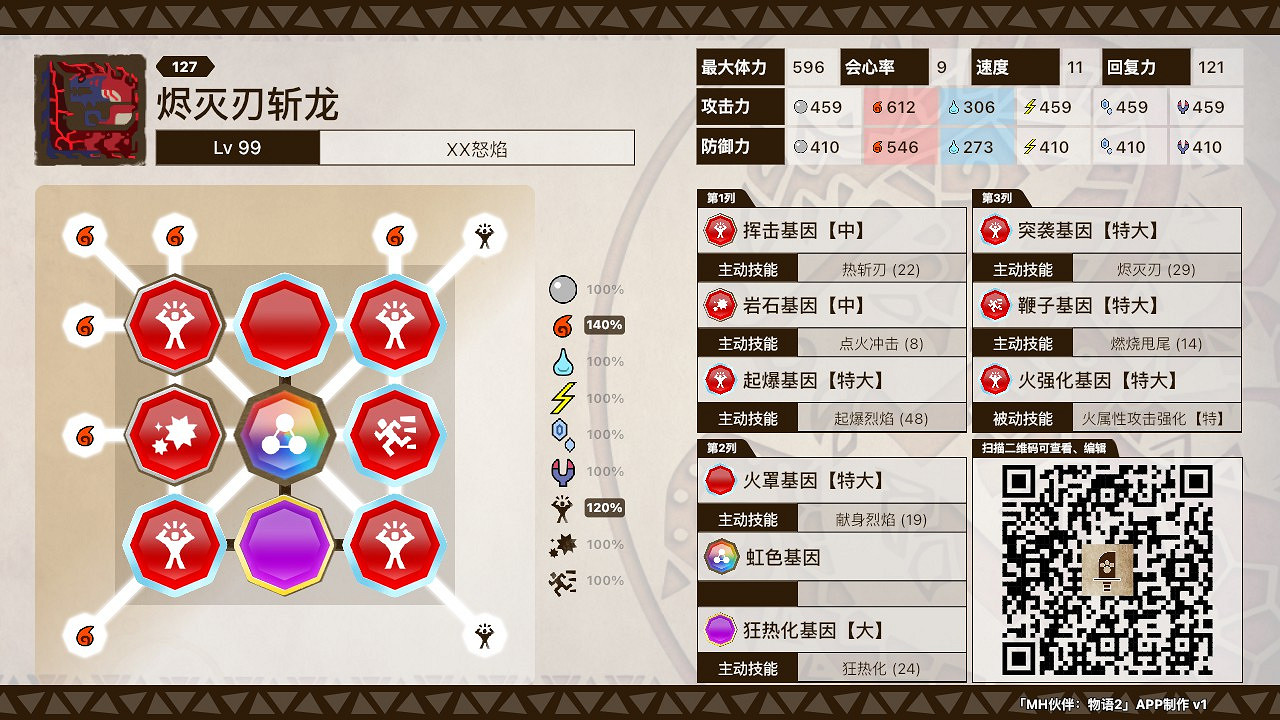Click the rainbow 虹色基因 slot in the grid center

(x=286, y=434)
